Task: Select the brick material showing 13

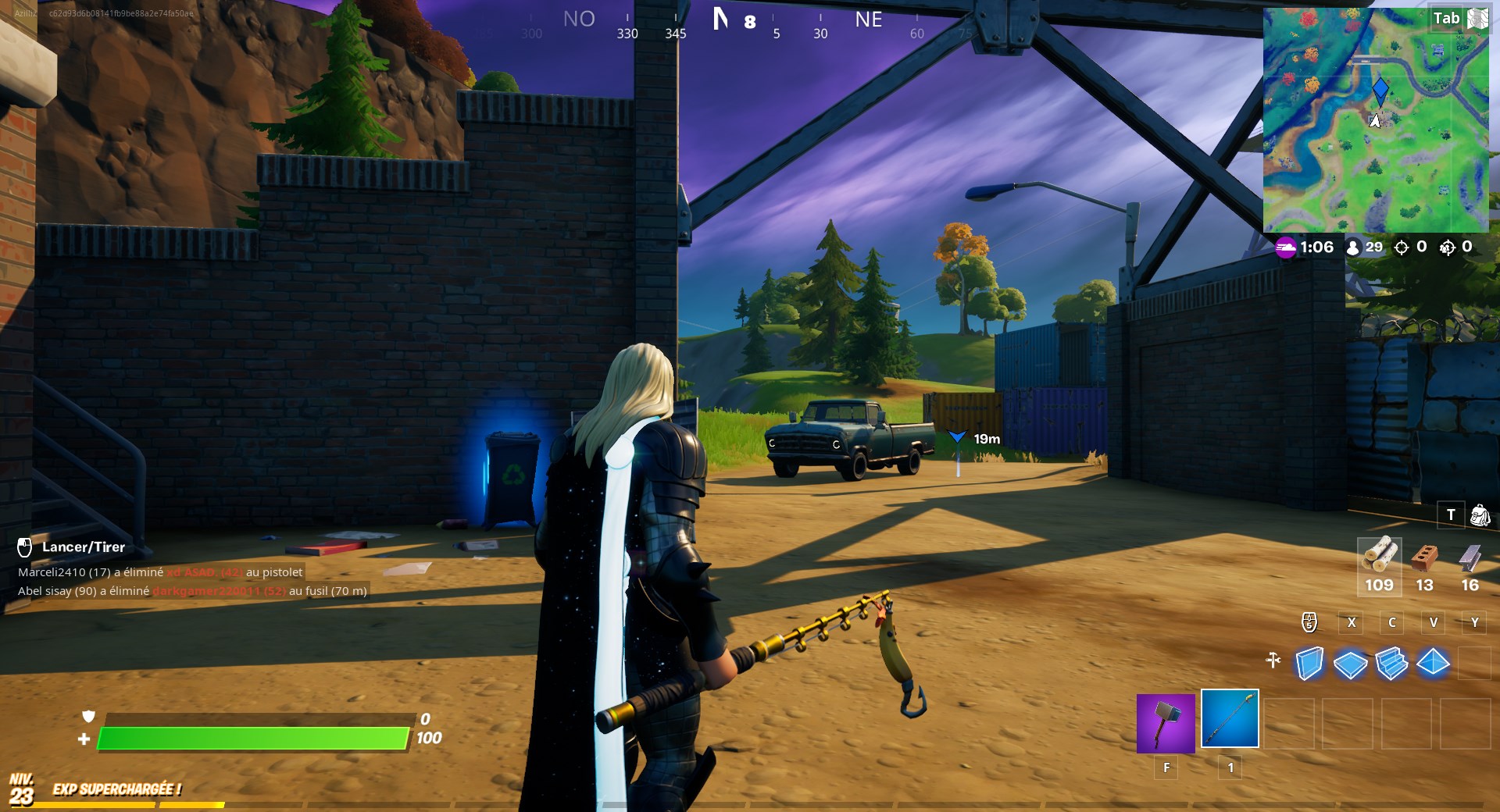Action: click(1423, 562)
